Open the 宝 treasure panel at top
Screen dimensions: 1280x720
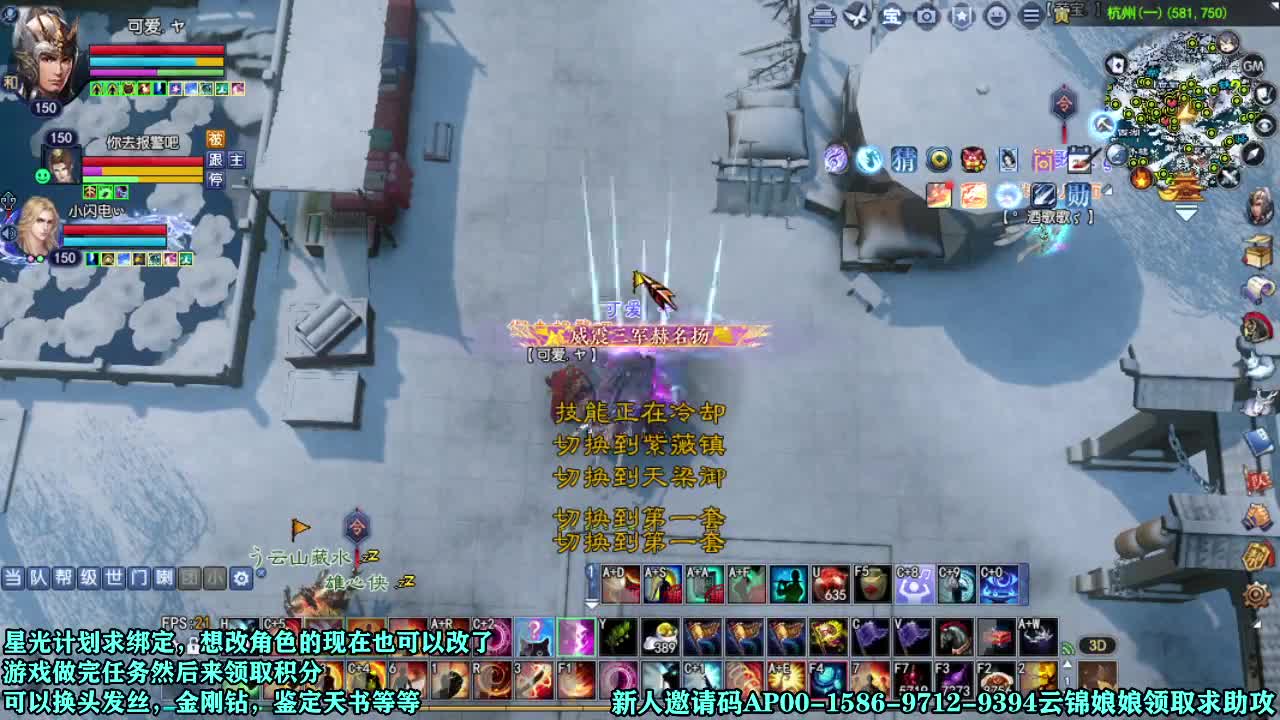click(x=893, y=17)
